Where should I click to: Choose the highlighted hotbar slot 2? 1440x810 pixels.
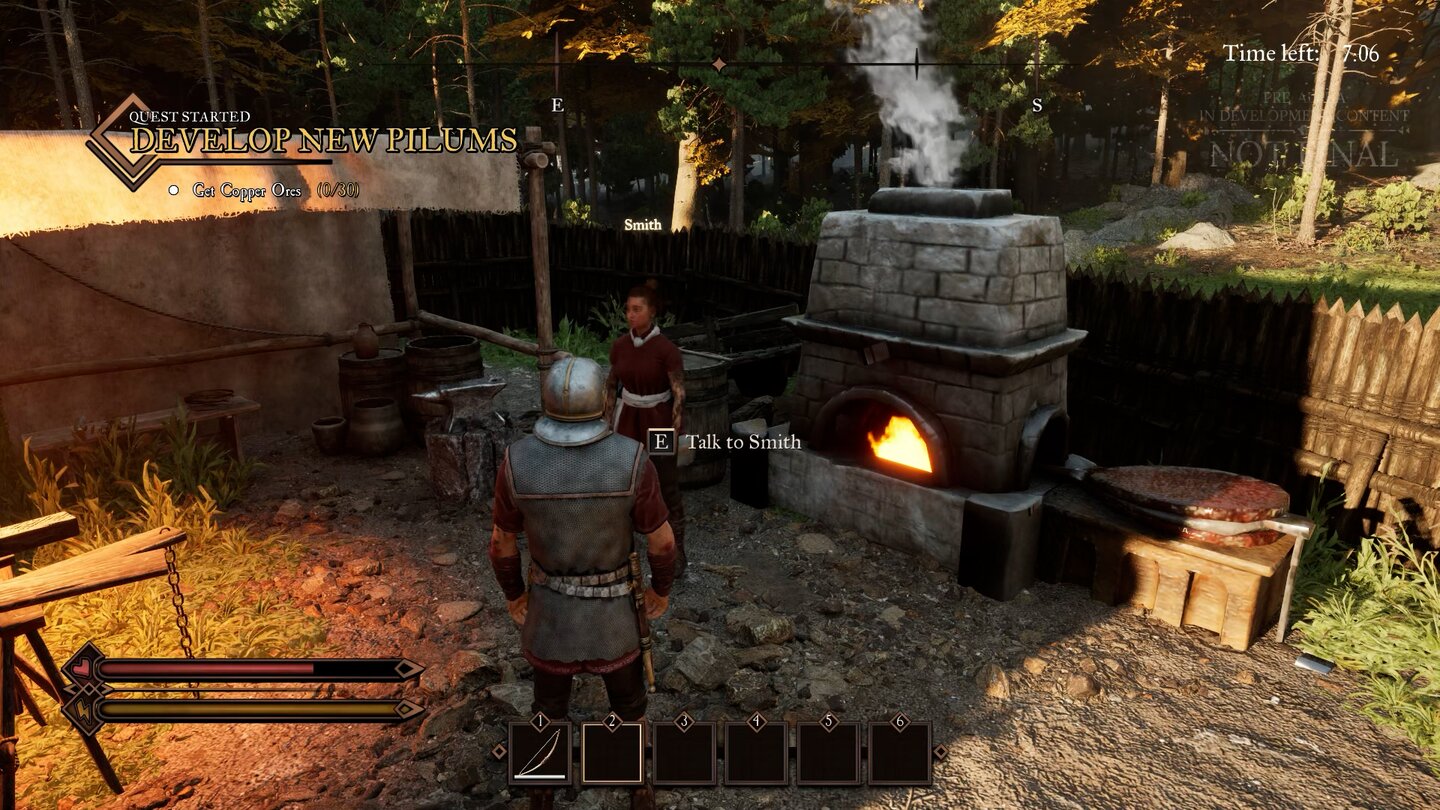click(x=612, y=753)
